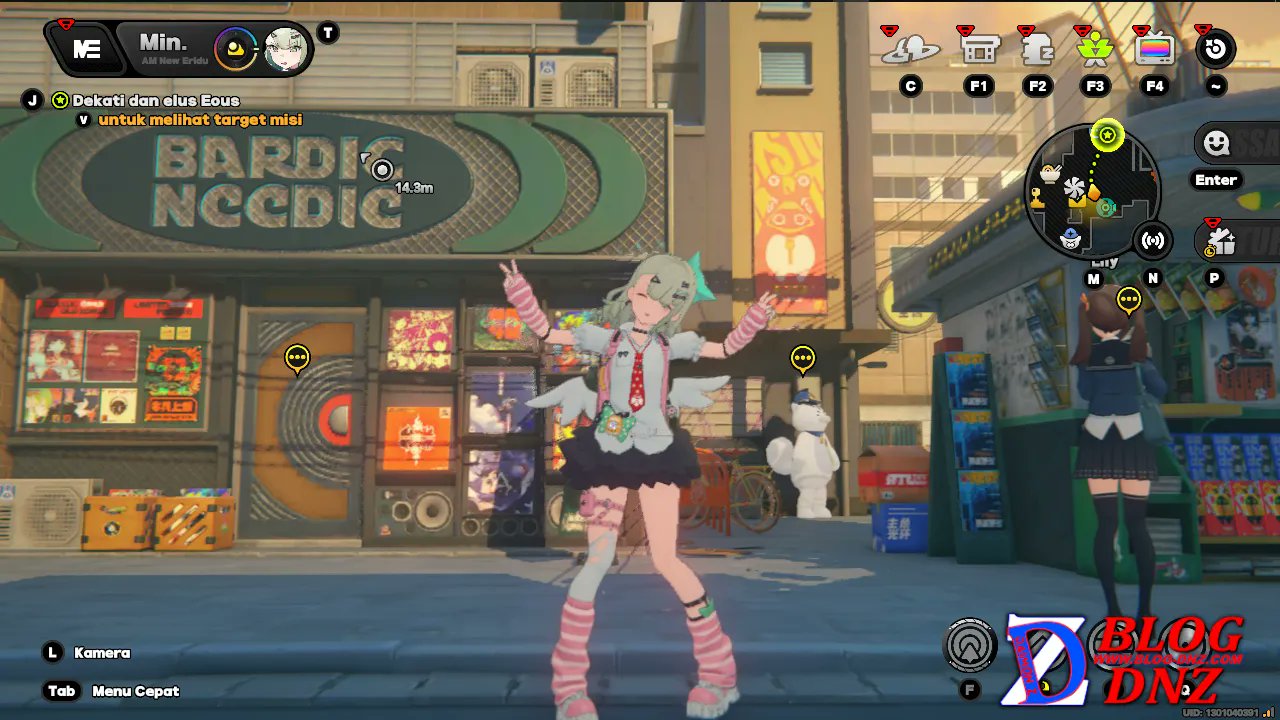Open the head-silhouette icon with Z
Screen dimensions: 1280x720
[1037, 49]
